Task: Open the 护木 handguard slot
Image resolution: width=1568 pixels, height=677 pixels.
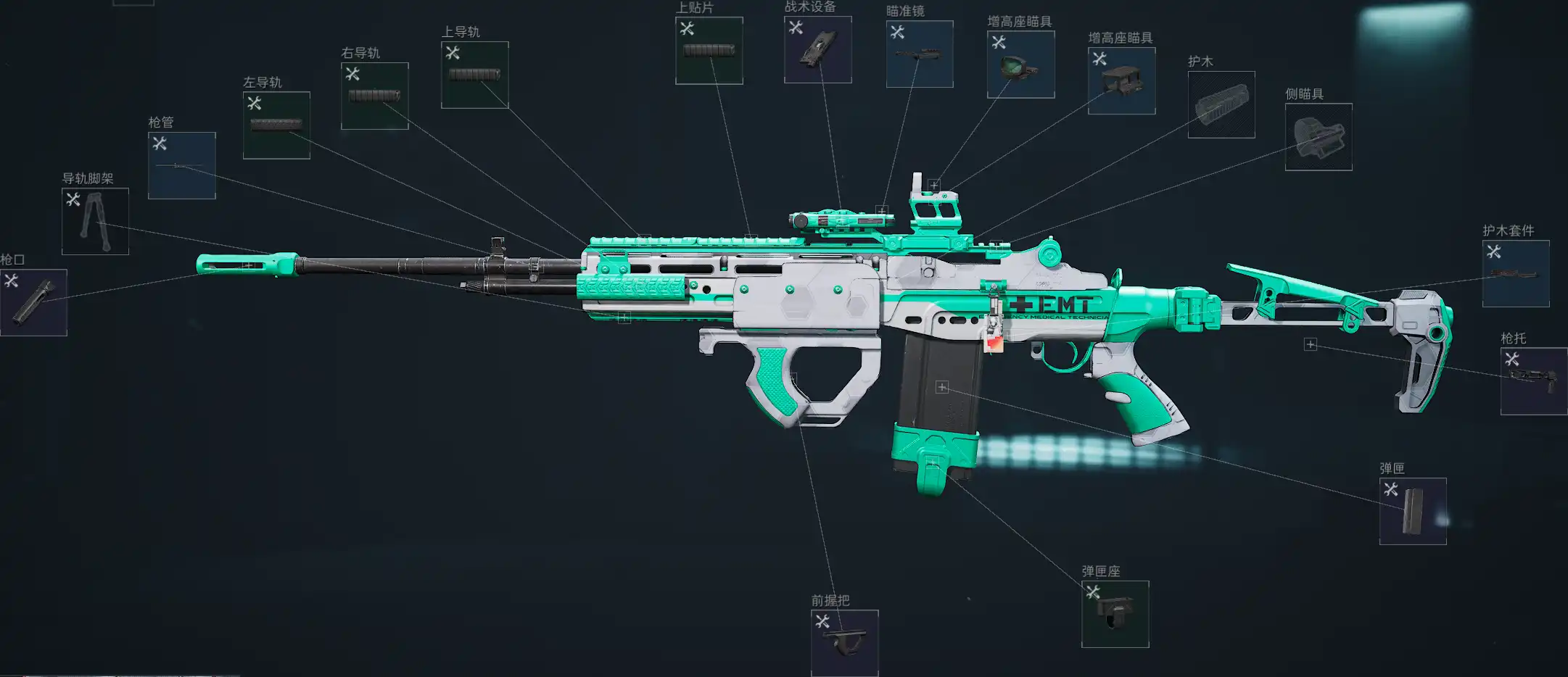Action: 1221,104
